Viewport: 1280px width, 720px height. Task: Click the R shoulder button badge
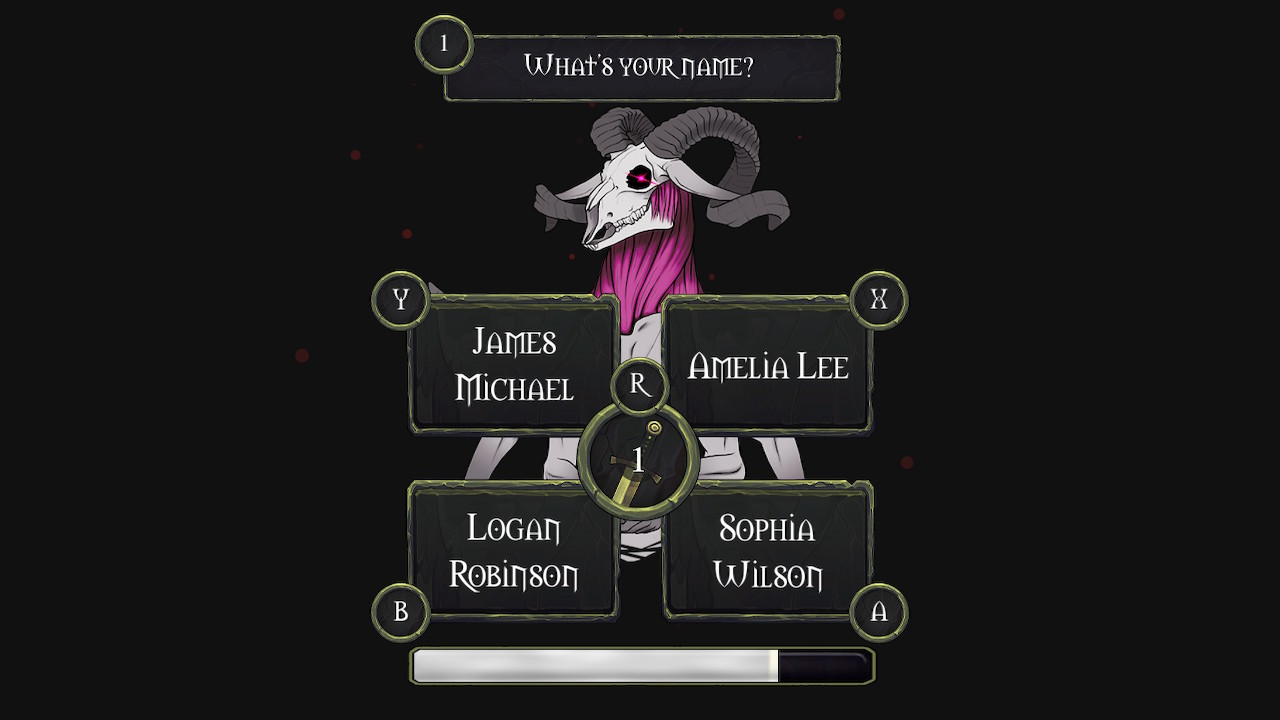click(639, 383)
